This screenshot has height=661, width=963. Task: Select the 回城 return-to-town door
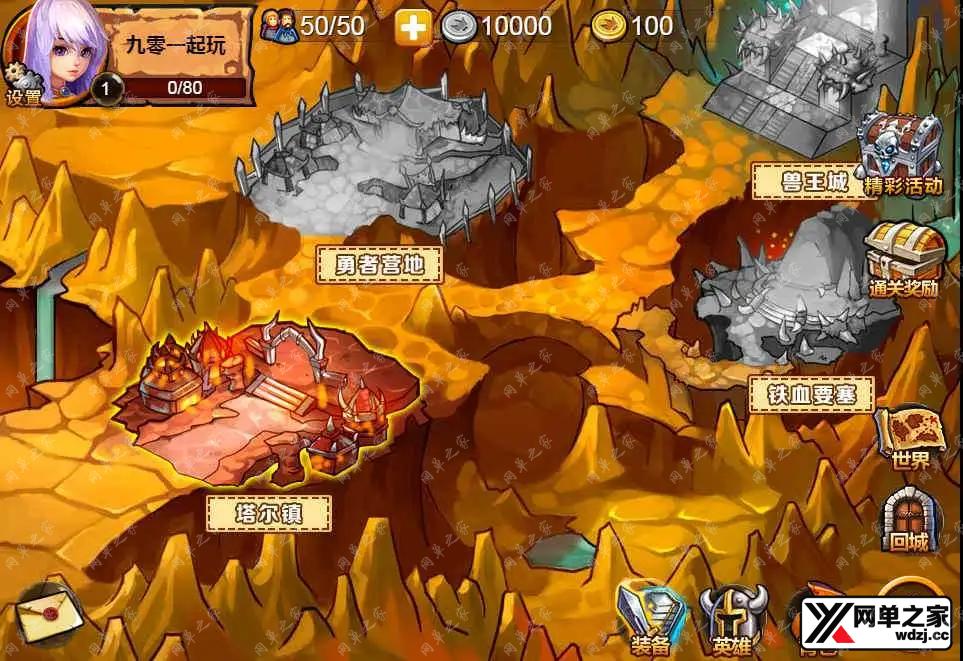pos(909,519)
